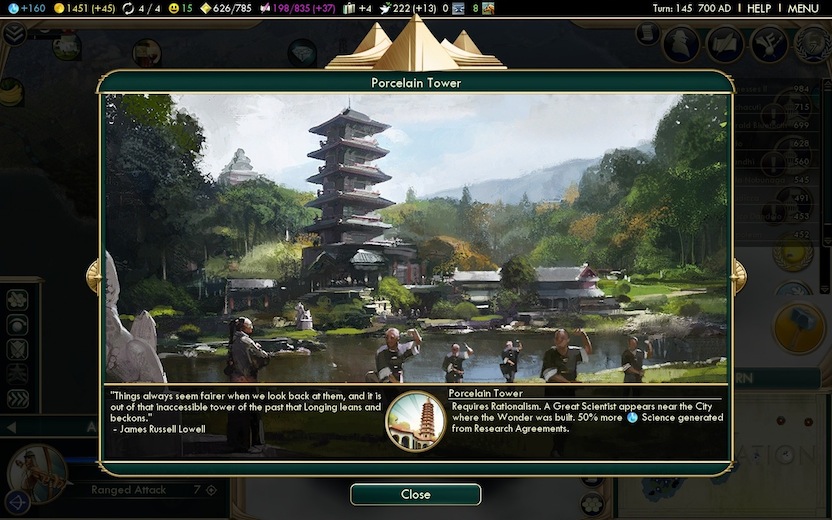The width and height of the screenshot is (832, 520).
Task: Select the Porcelain Tower round wonder icon
Action: (415, 420)
